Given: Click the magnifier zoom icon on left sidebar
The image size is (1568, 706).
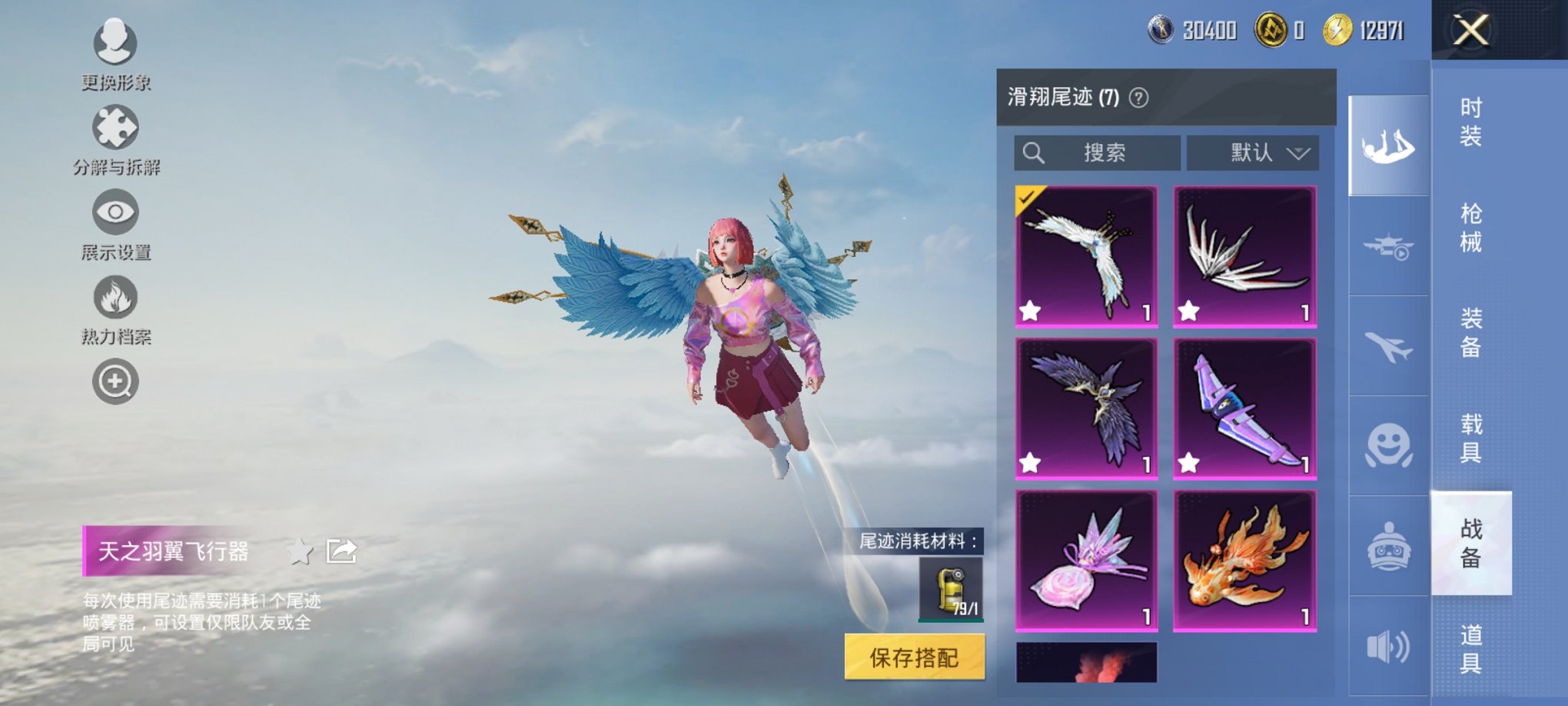Looking at the screenshot, I should point(114,381).
